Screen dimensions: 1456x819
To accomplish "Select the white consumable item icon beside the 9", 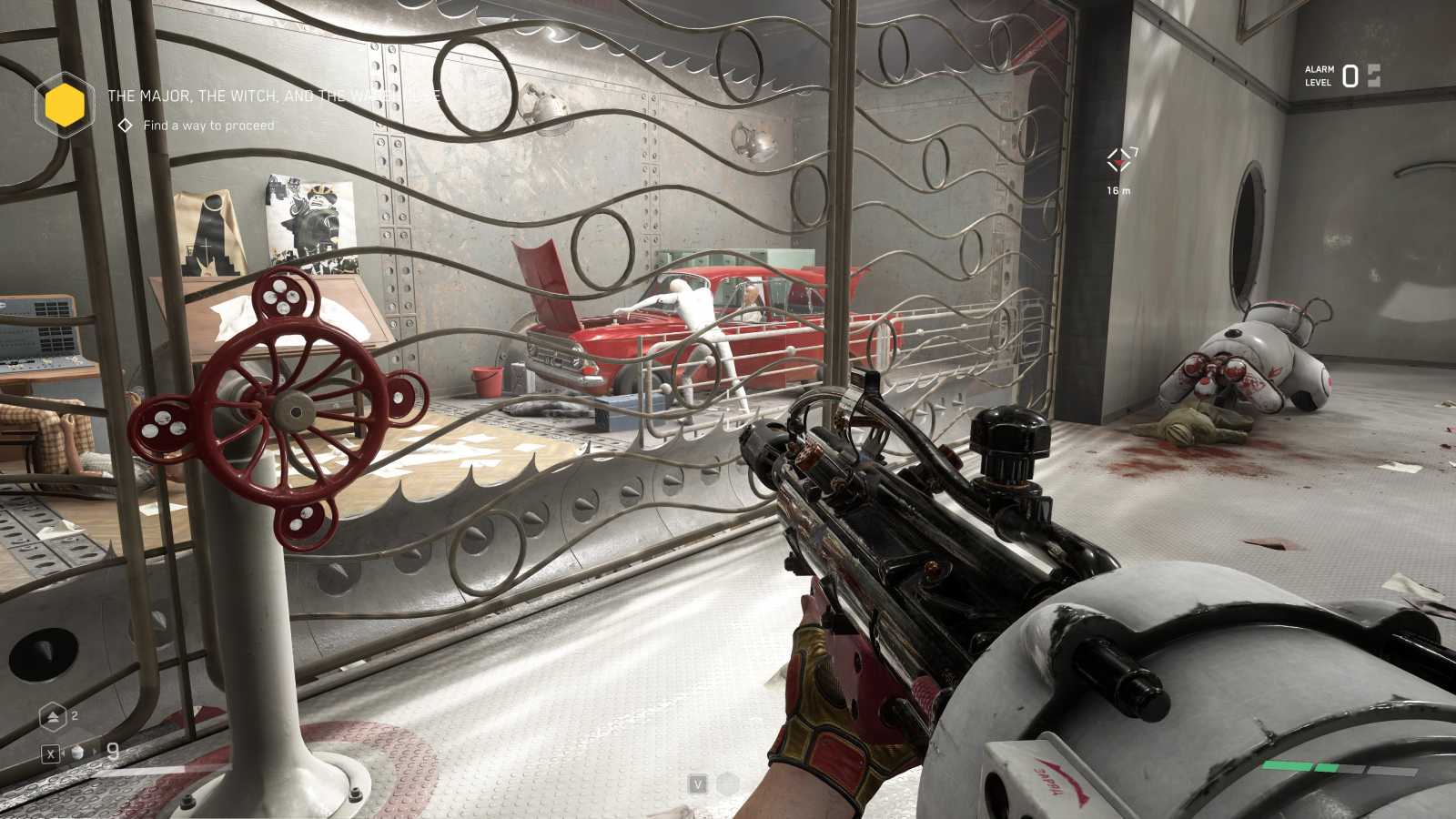I will click(79, 753).
